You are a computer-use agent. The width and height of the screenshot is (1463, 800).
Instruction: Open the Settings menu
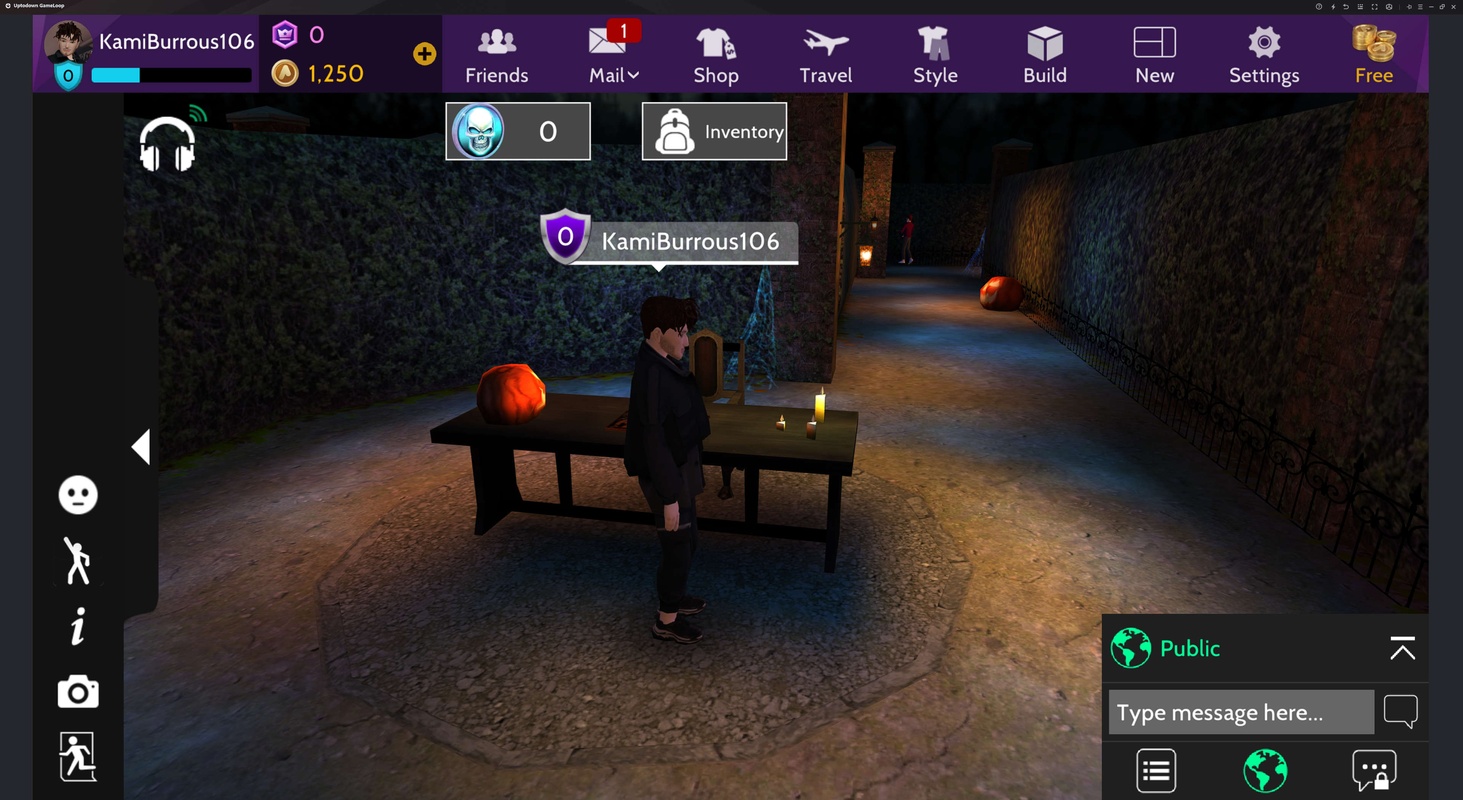[x=1264, y=56]
